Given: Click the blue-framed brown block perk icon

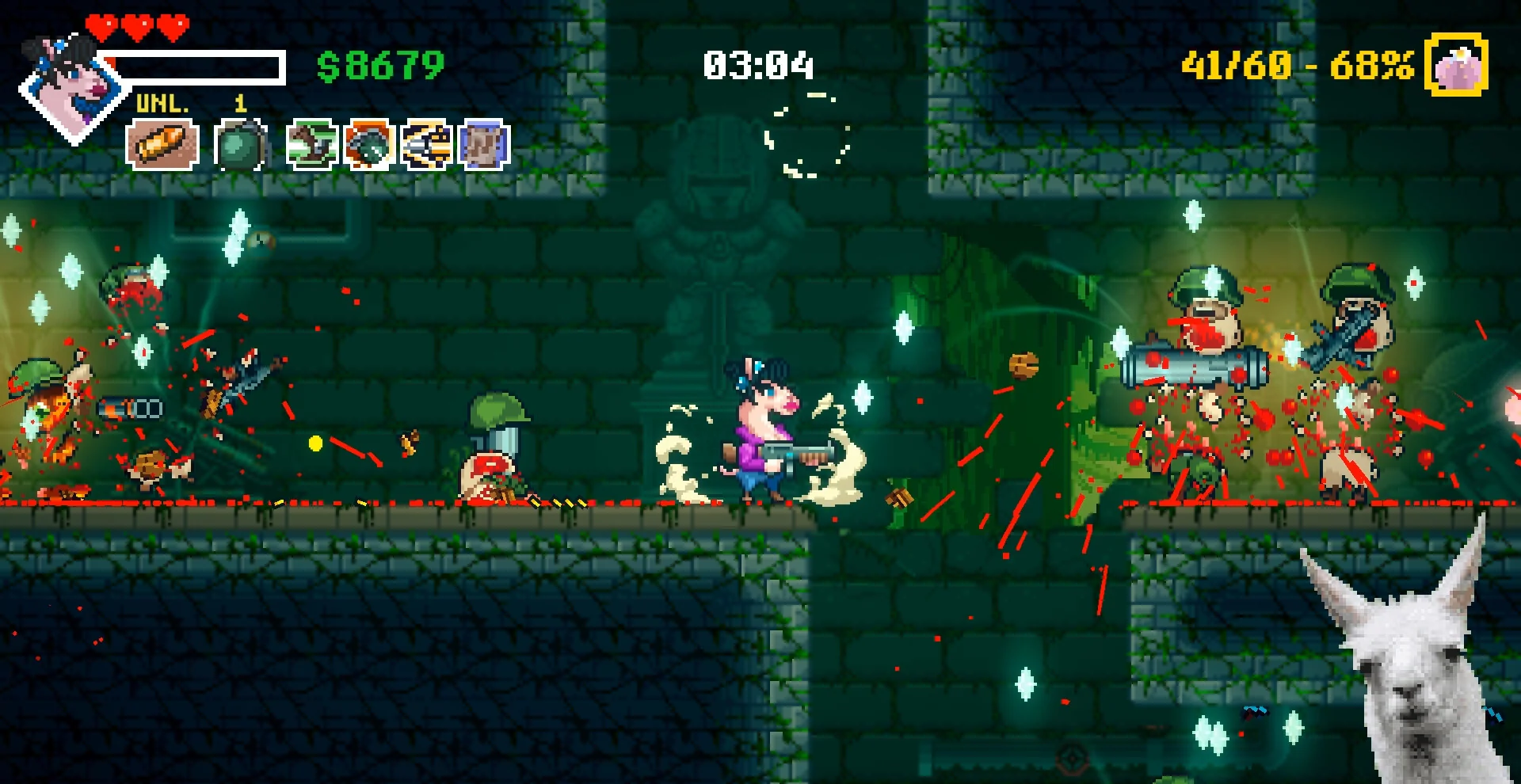Looking at the screenshot, I should coord(484,145).
